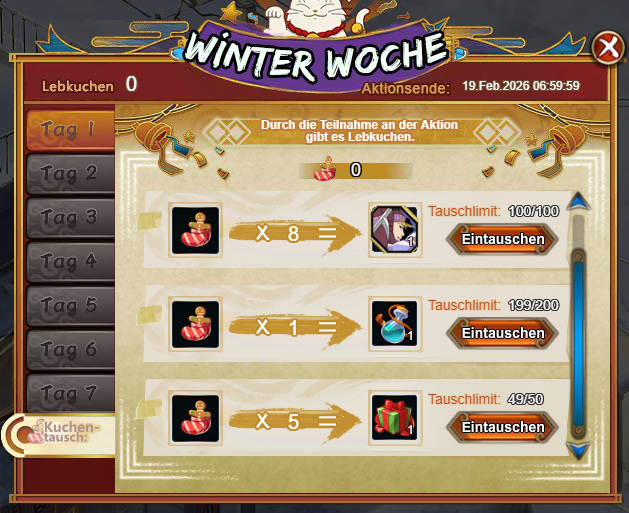Select the purple-haired hero reward icon

pos(394,229)
